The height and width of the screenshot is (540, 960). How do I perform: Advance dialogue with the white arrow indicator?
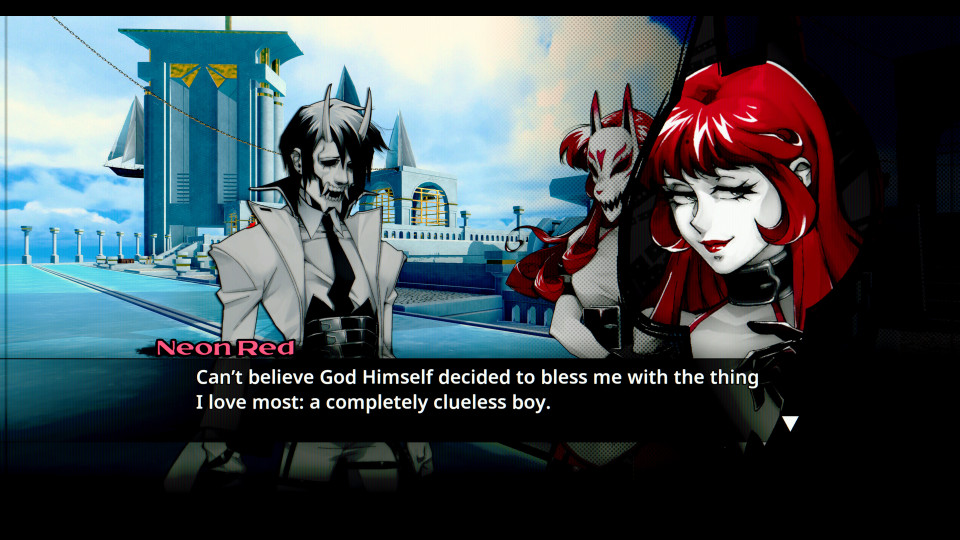(x=790, y=423)
